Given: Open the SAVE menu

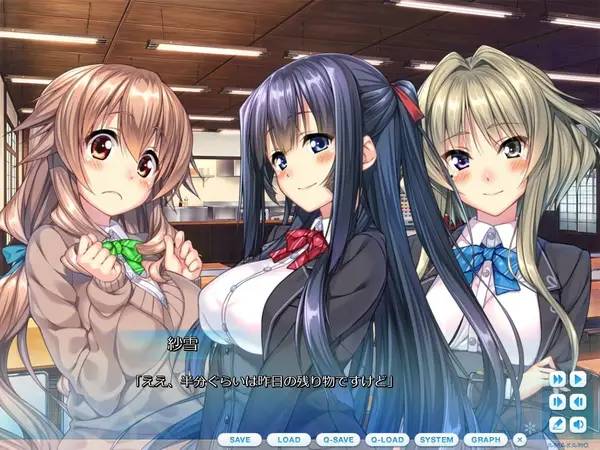Looking at the screenshot, I should 240,439.
